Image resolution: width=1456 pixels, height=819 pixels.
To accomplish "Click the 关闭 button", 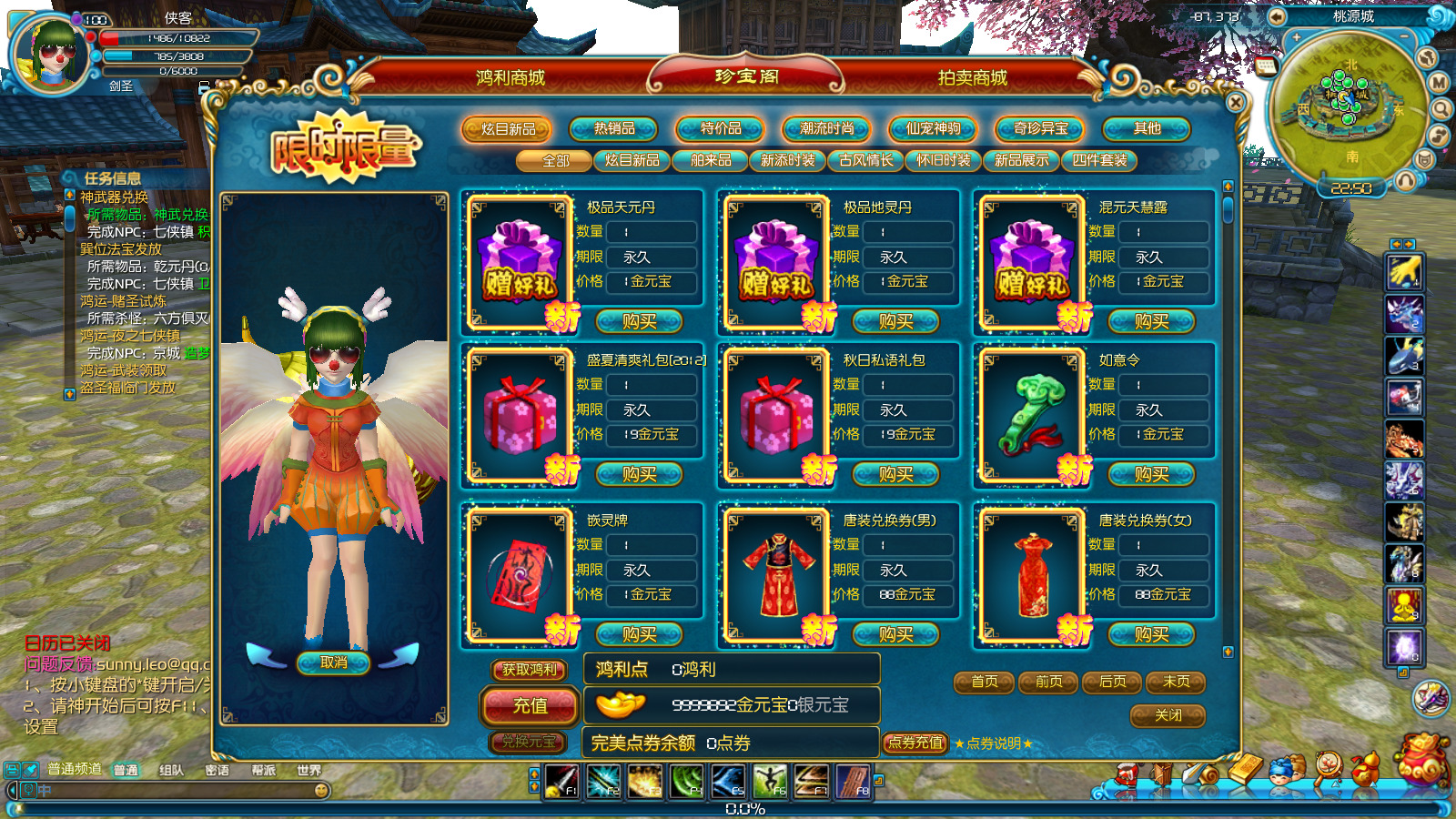I will point(1168,715).
